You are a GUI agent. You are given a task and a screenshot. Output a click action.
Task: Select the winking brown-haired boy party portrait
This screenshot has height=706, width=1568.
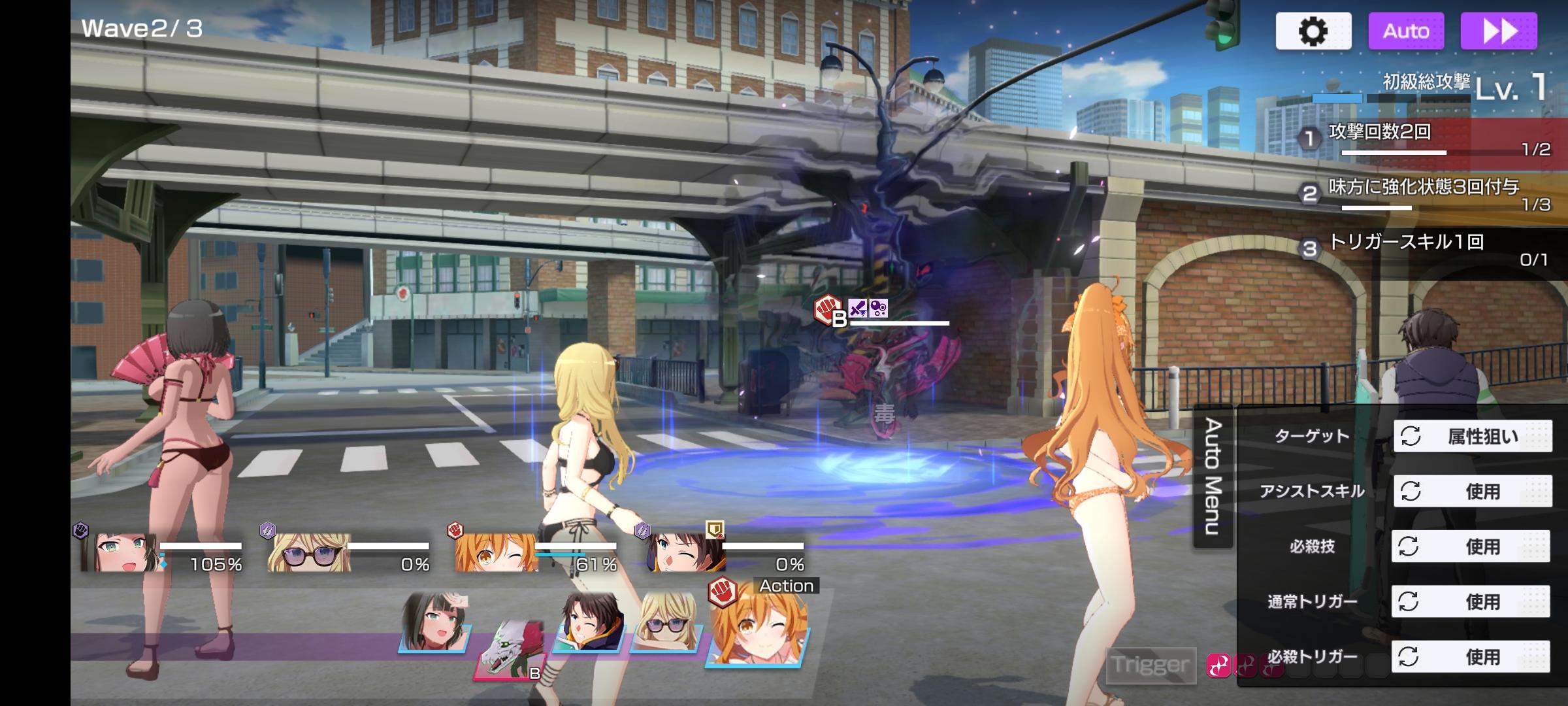pyautogui.click(x=684, y=553)
